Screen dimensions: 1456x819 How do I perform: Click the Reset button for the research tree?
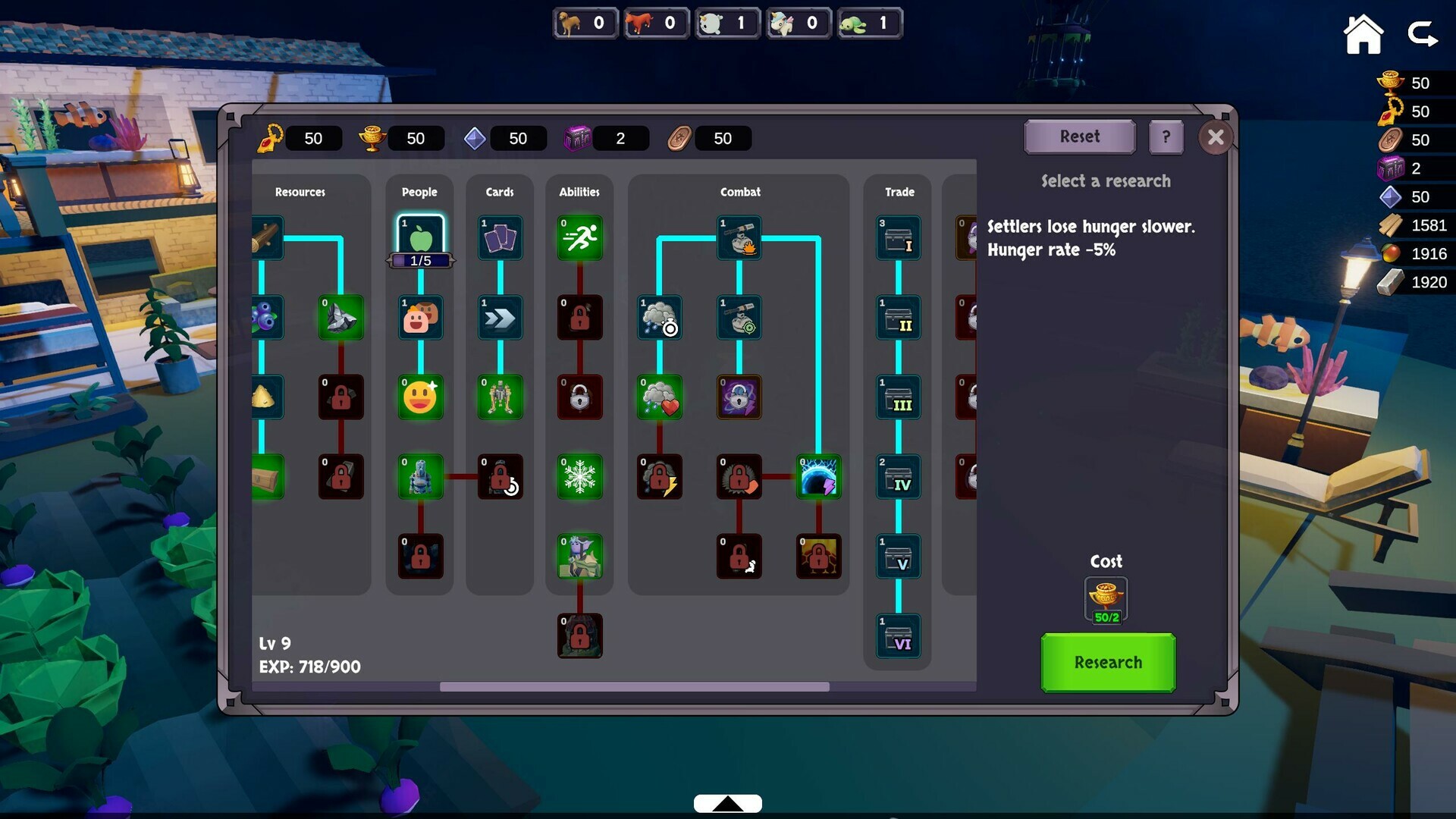[1079, 136]
